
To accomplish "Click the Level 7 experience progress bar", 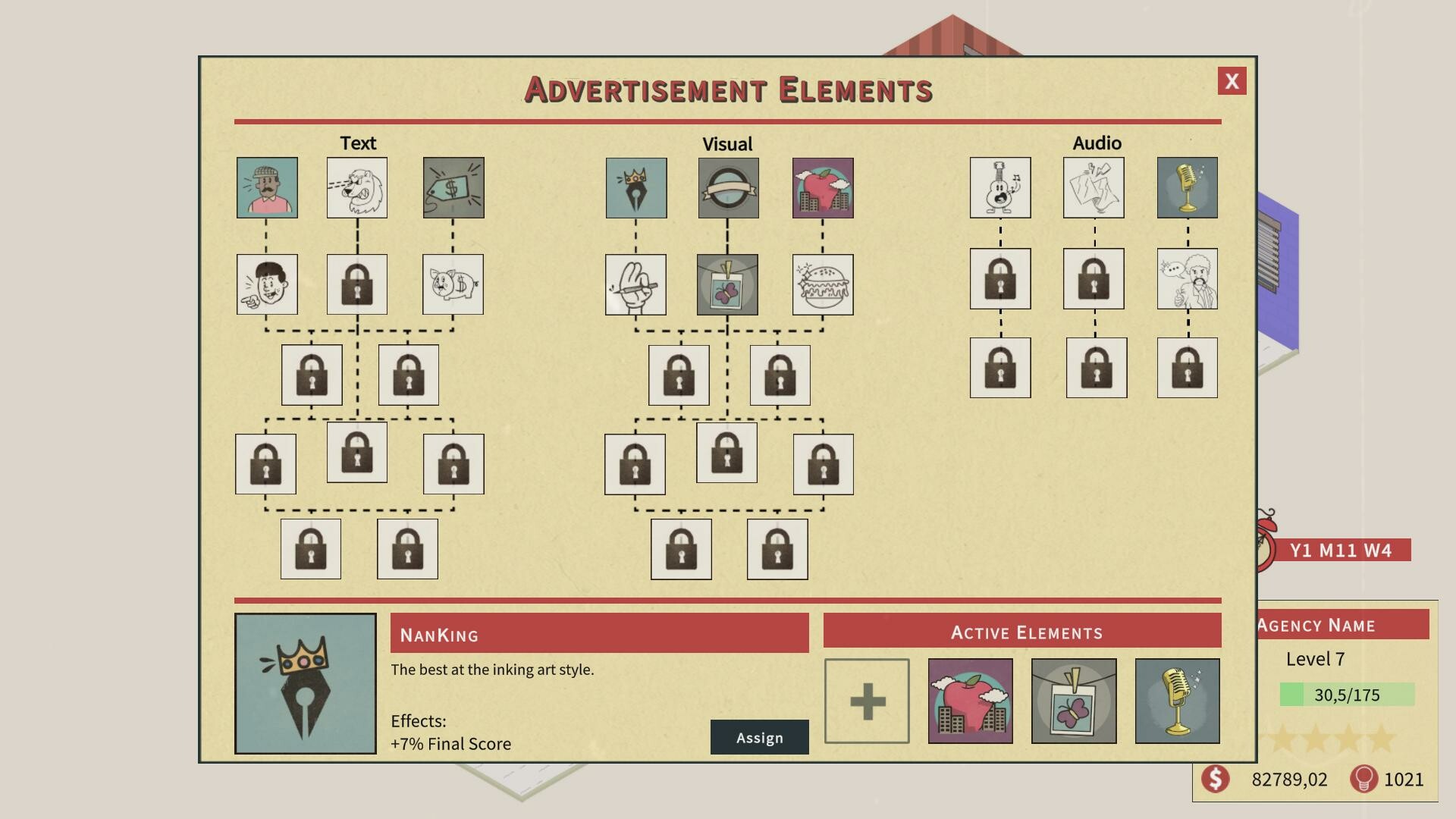I will (1348, 695).
